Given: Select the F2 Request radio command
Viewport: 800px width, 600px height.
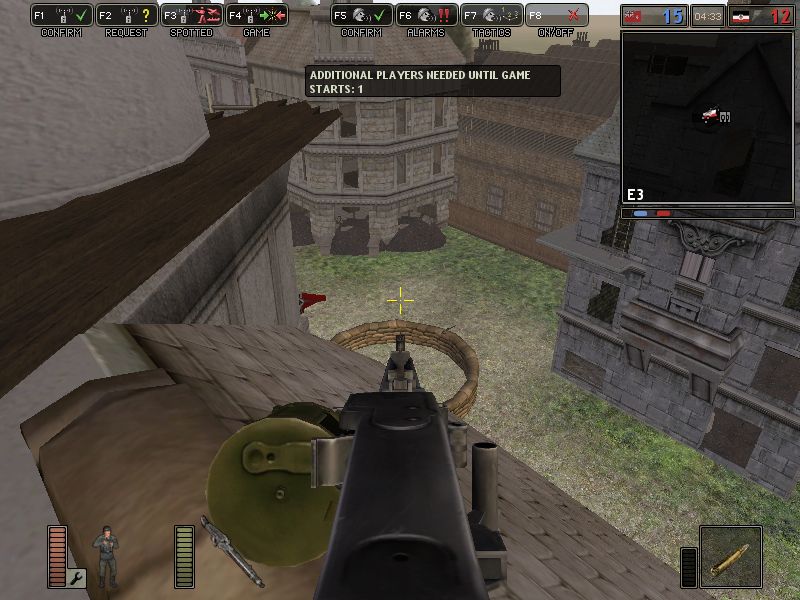Looking at the screenshot, I should point(127,16).
